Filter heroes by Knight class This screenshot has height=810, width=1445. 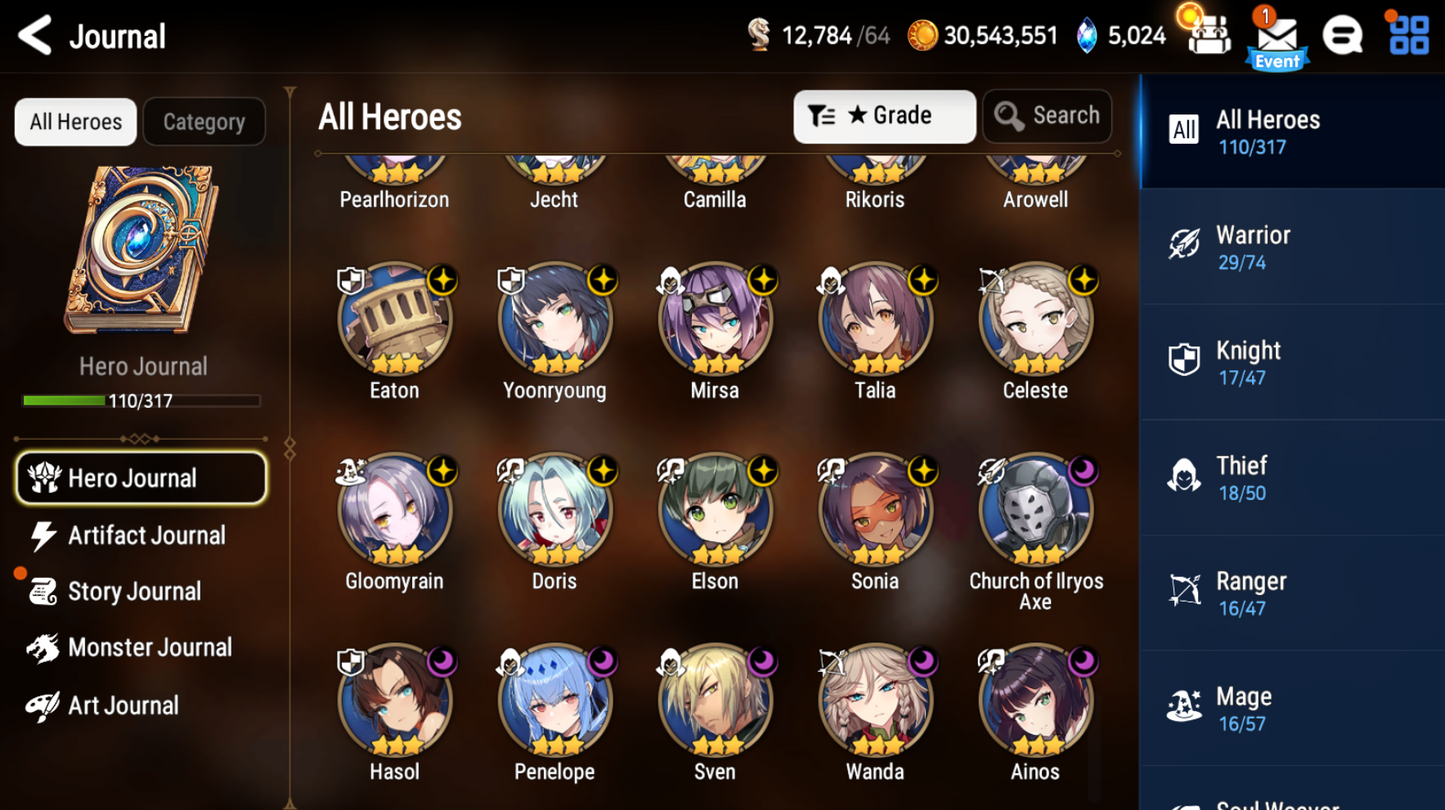tap(1291, 361)
